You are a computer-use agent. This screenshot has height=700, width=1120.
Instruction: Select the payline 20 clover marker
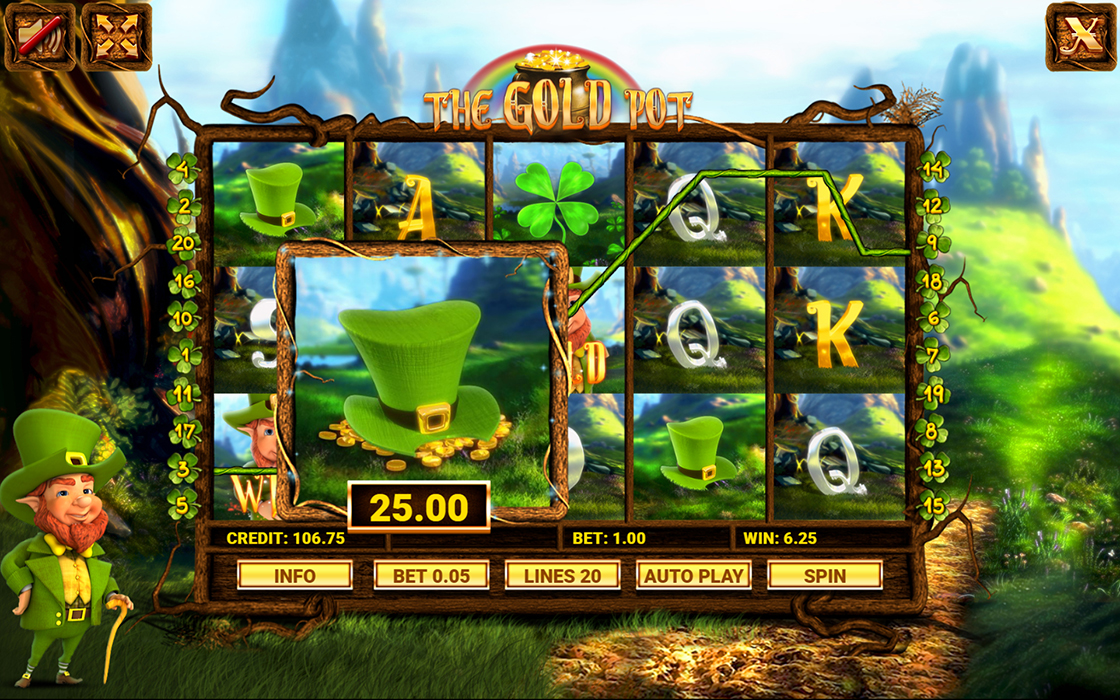(x=183, y=241)
